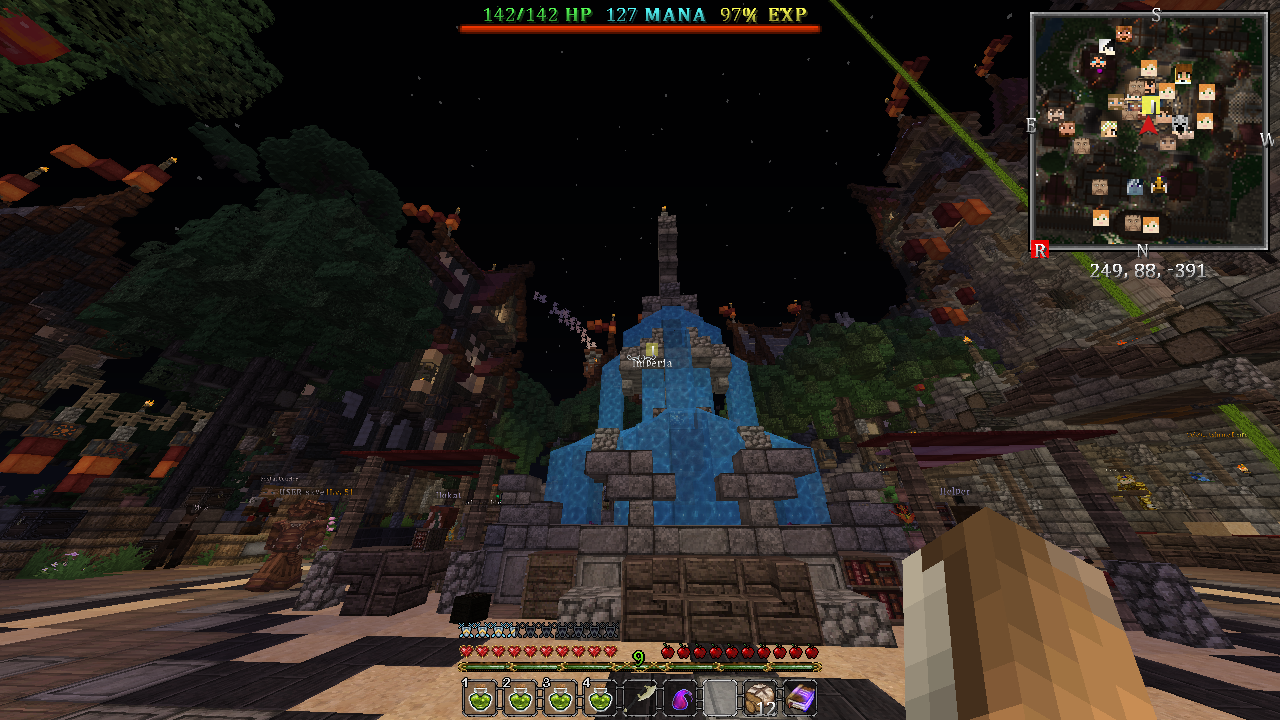The width and height of the screenshot is (1280, 720).
Task: Click the empty hotbar slot
Action: tap(718, 697)
